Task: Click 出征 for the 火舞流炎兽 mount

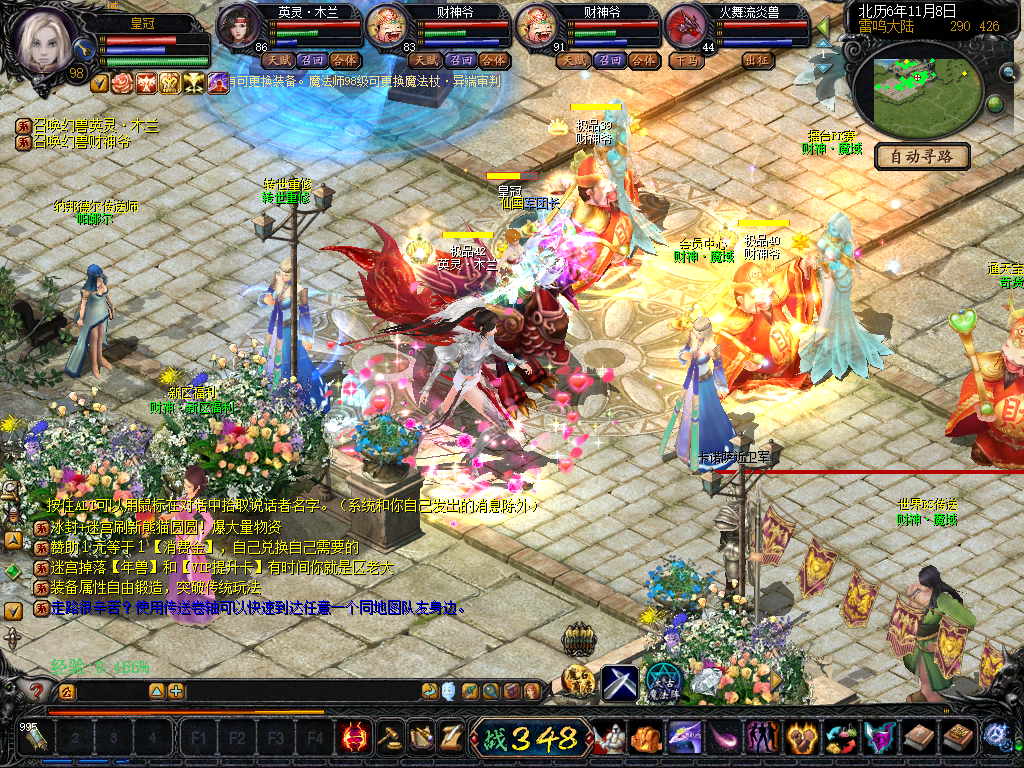Action: click(x=758, y=60)
